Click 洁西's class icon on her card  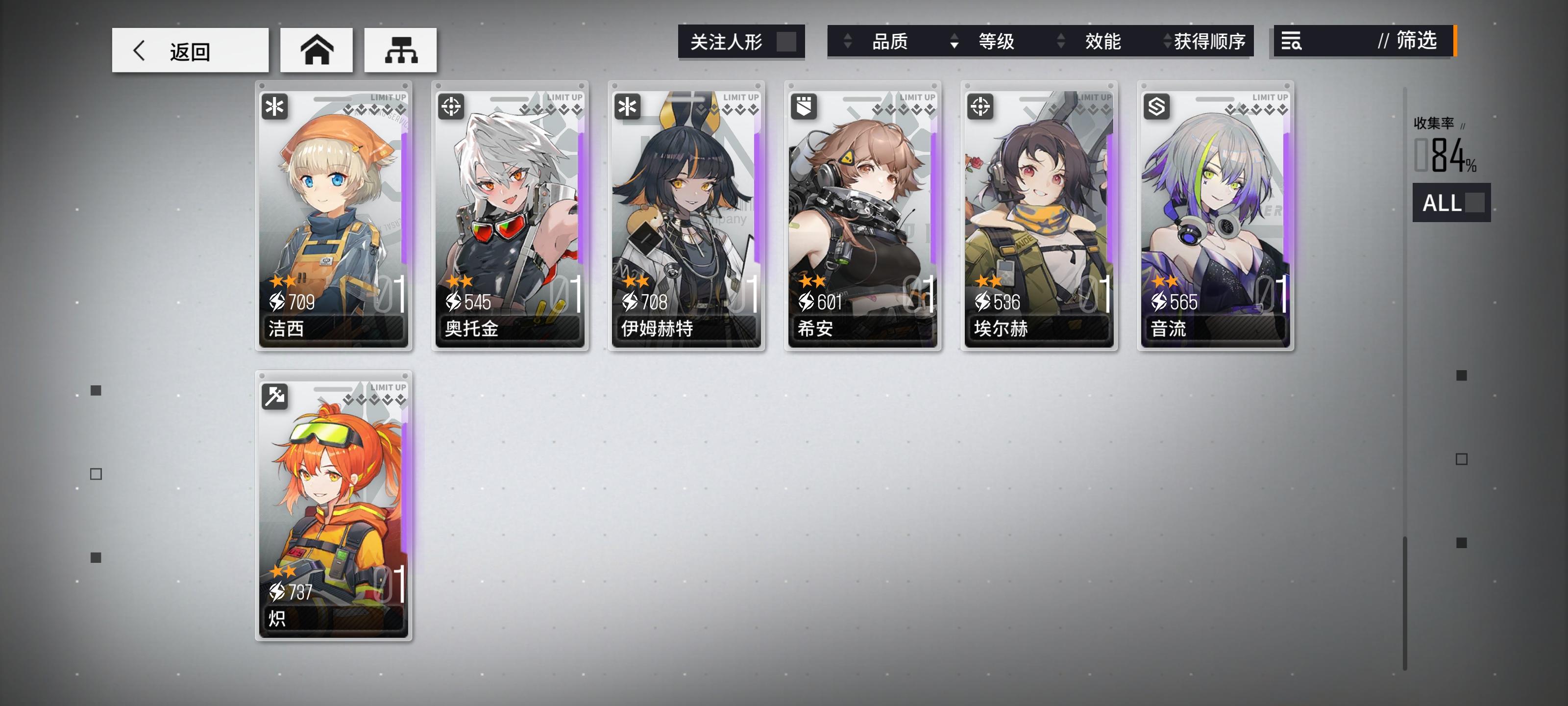coord(275,107)
